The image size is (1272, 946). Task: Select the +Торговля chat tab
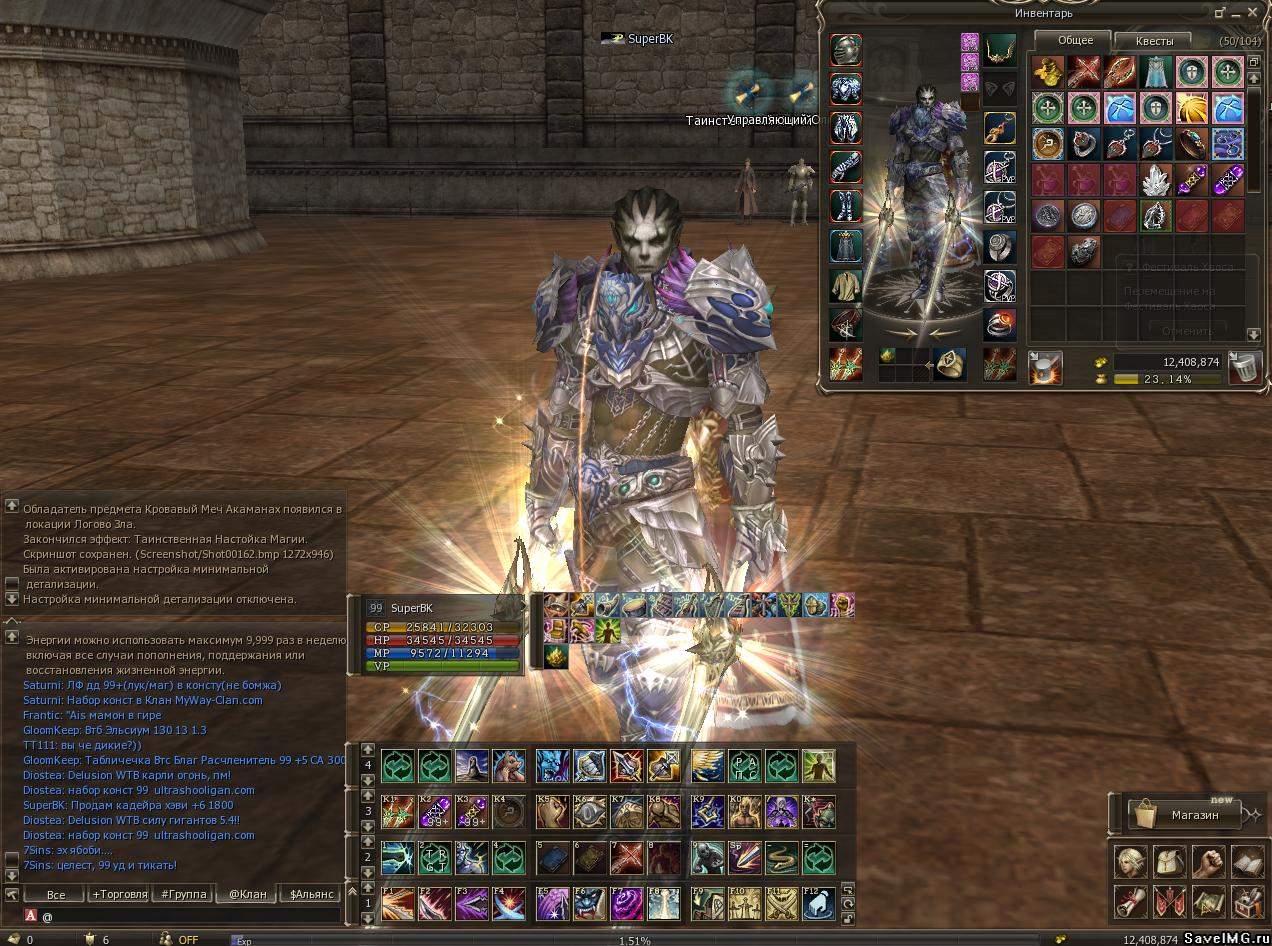point(119,894)
